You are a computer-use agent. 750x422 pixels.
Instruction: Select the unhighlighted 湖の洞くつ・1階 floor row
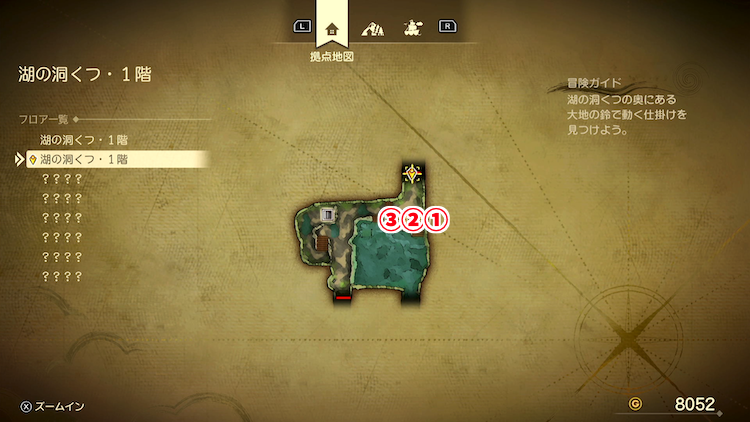pos(84,140)
